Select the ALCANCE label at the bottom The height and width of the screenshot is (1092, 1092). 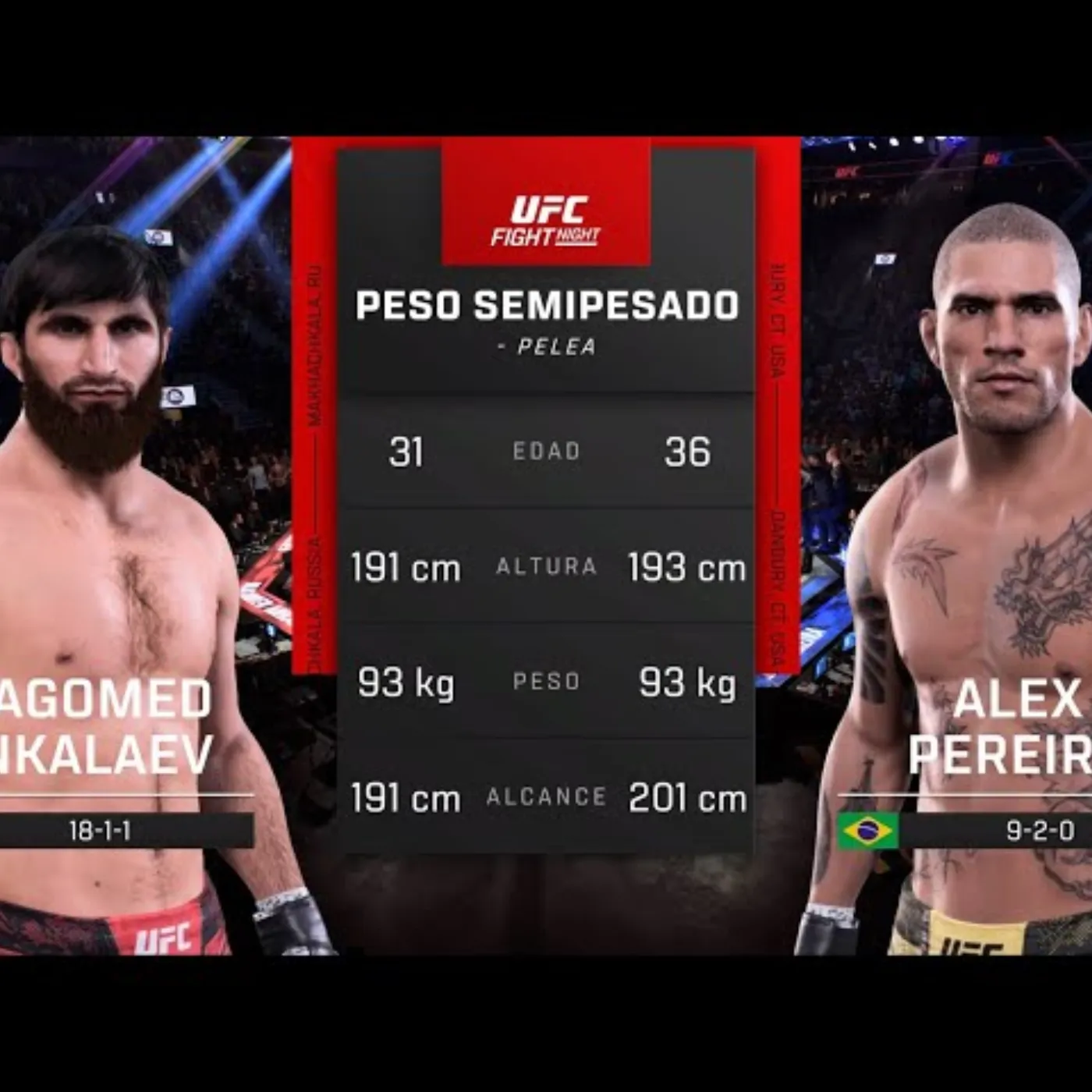pos(546,798)
